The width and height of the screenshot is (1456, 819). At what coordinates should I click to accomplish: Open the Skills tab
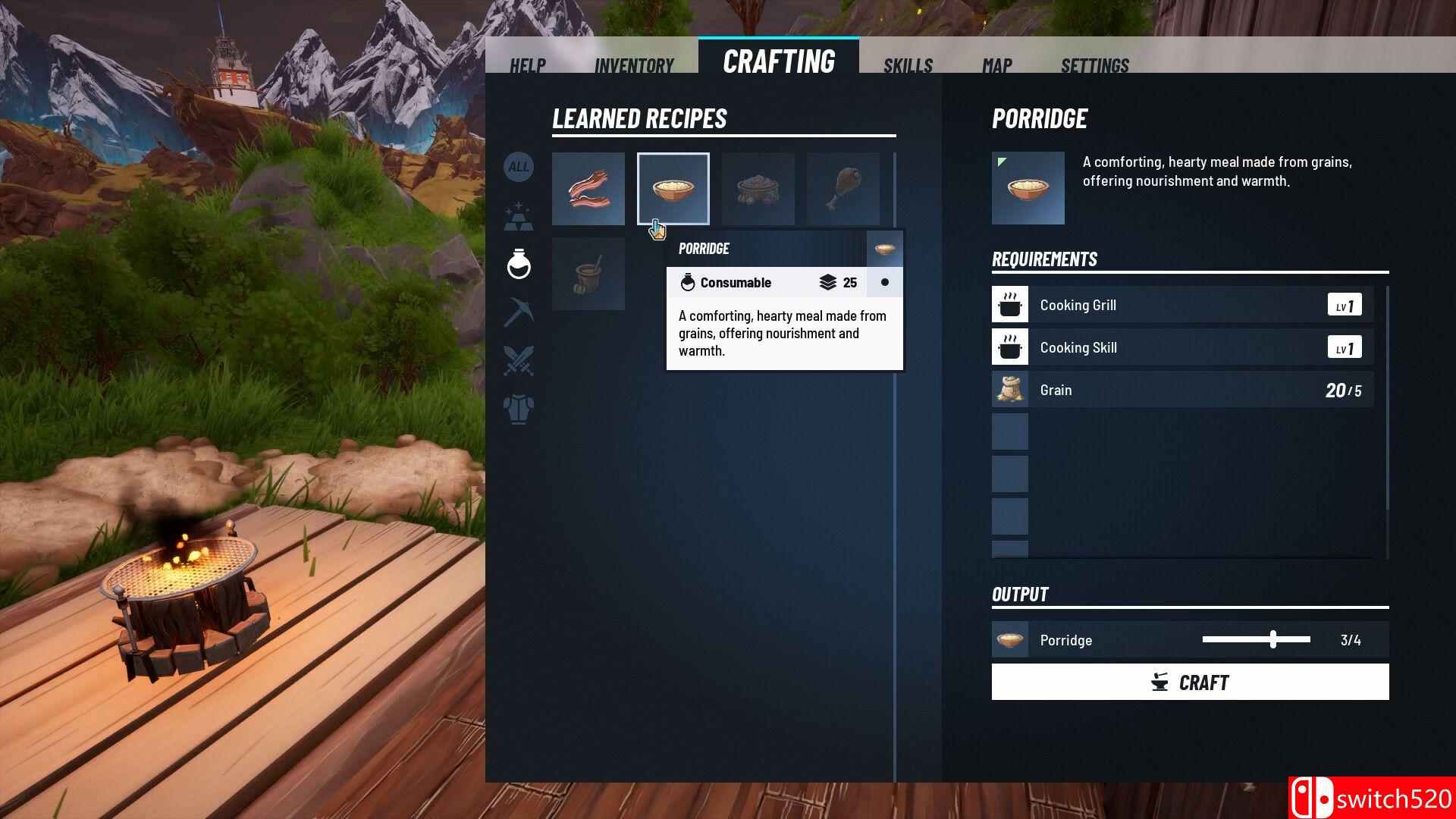tap(908, 65)
